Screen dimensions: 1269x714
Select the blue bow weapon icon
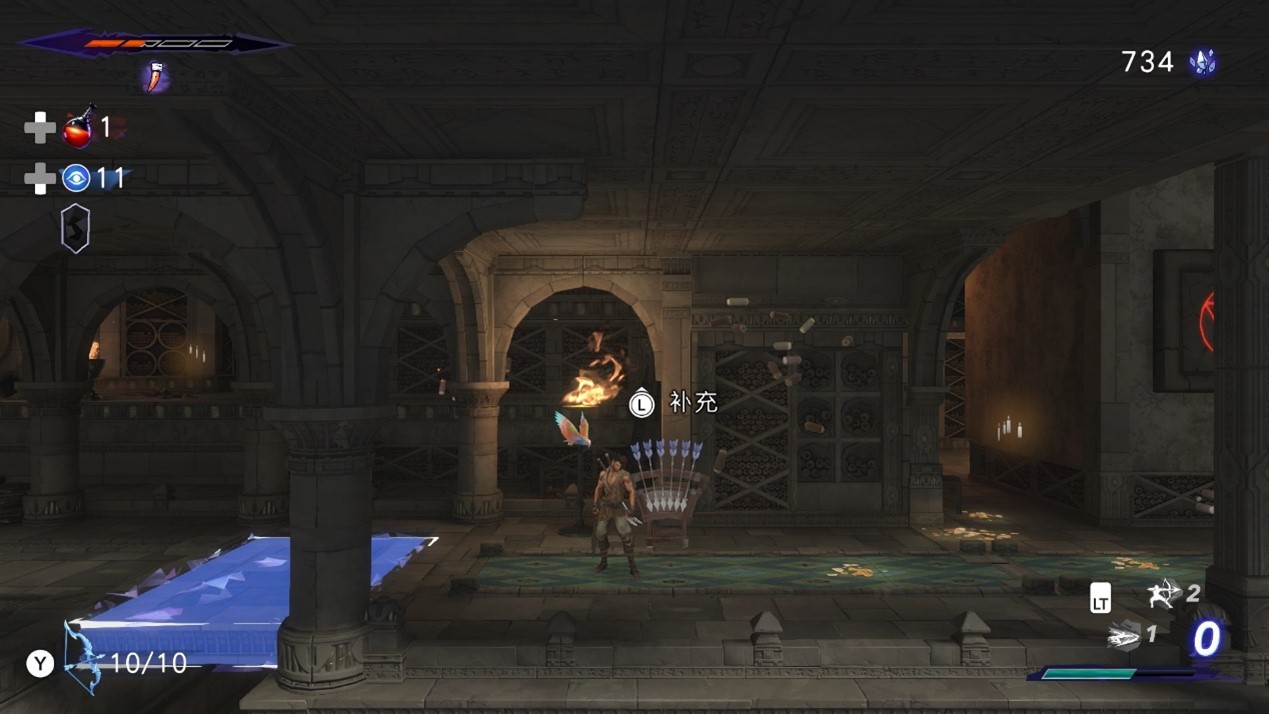(x=84, y=657)
